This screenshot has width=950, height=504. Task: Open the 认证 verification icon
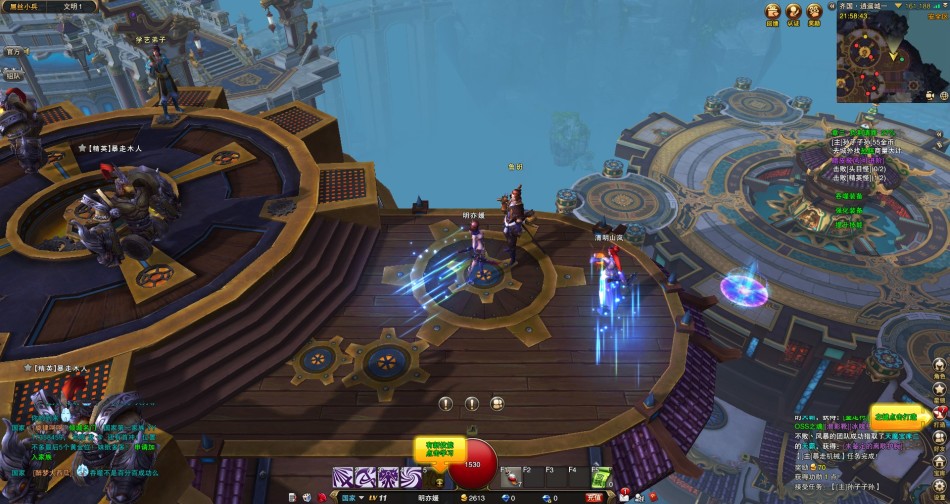[793, 12]
